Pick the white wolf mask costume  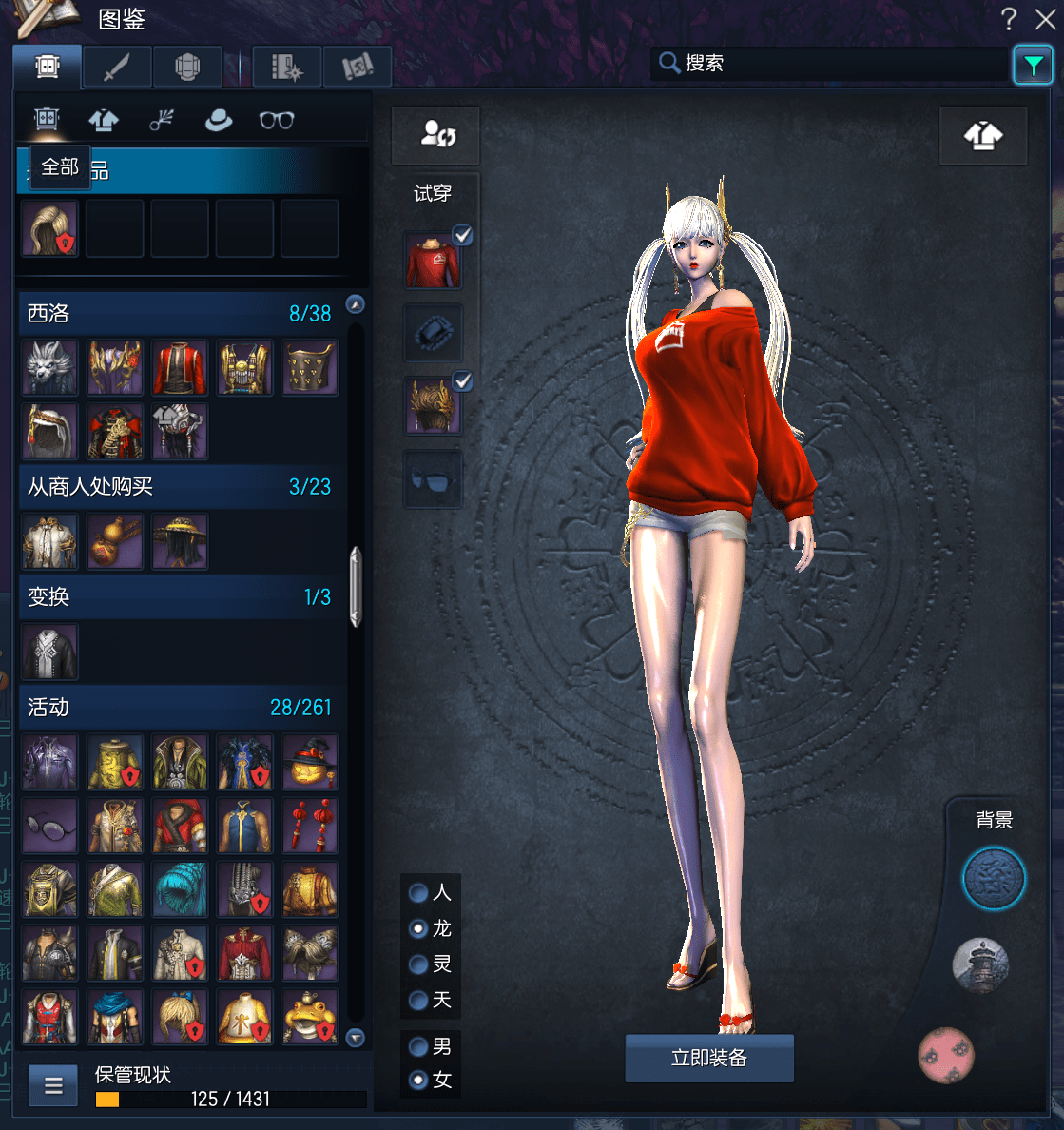[49, 368]
